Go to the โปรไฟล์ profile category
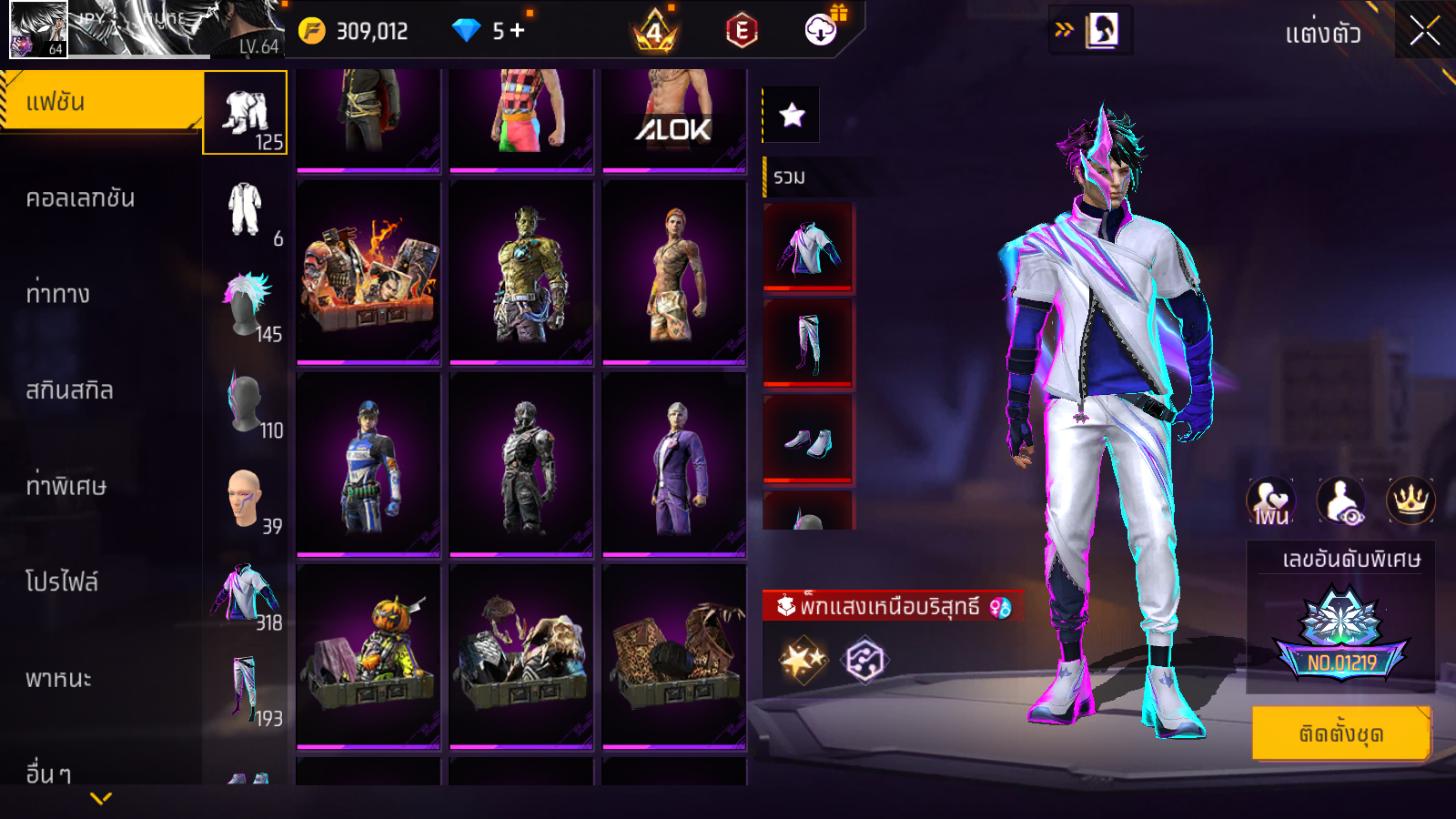Screen dimensions: 1456x819 pos(62,581)
